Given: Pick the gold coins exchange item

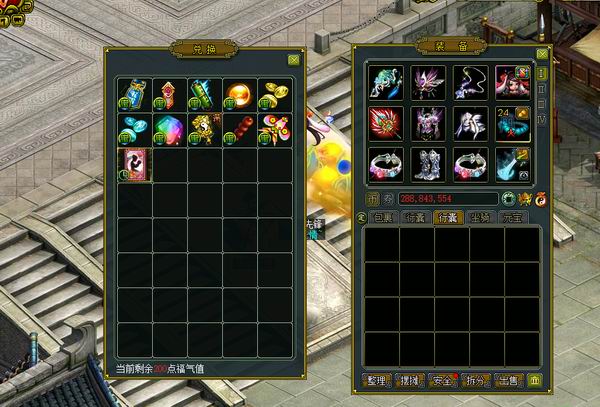Looking at the screenshot, I should tap(273, 93).
